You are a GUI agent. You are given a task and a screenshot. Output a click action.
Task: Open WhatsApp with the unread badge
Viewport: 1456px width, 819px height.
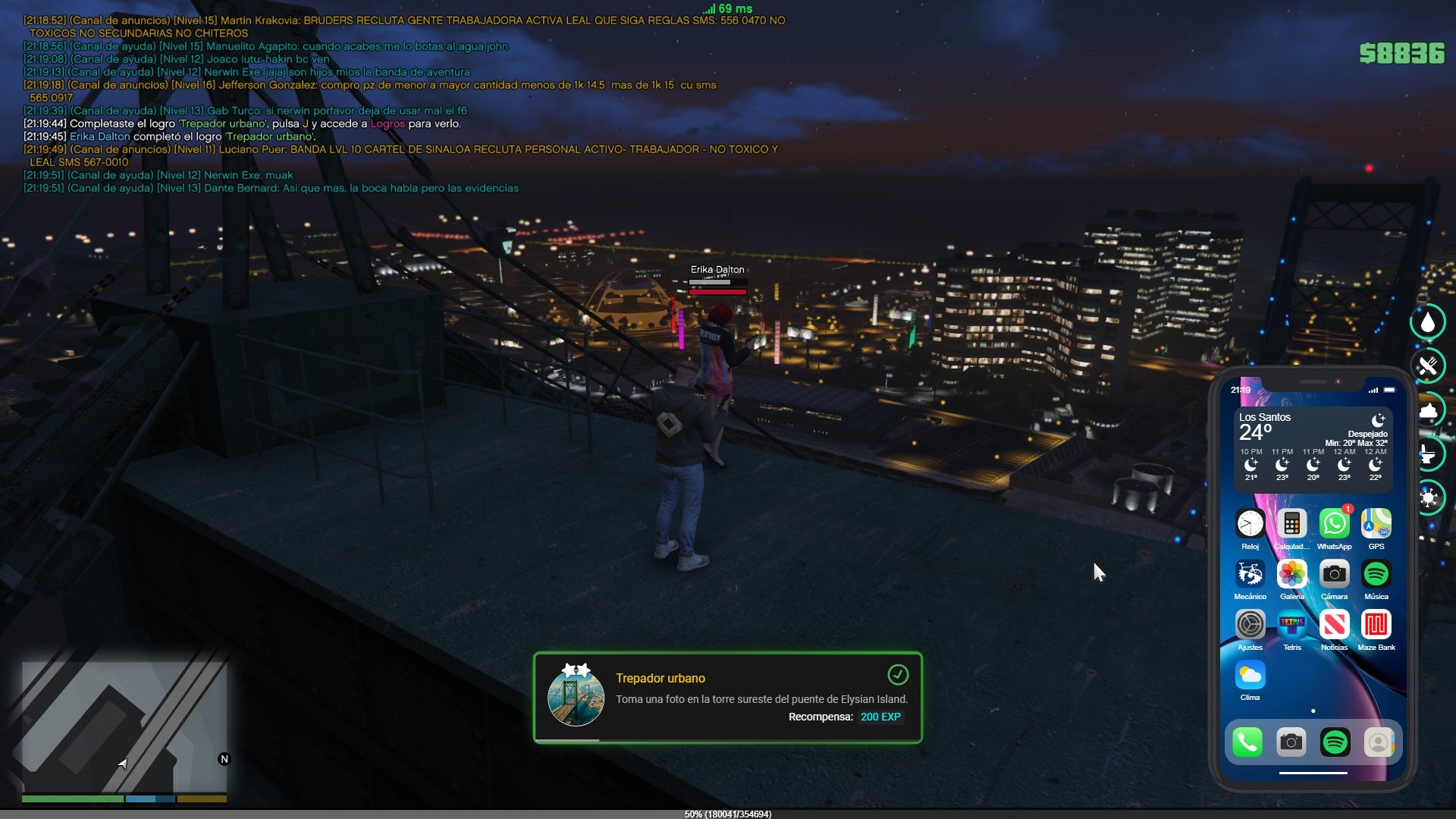tap(1334, 524)
